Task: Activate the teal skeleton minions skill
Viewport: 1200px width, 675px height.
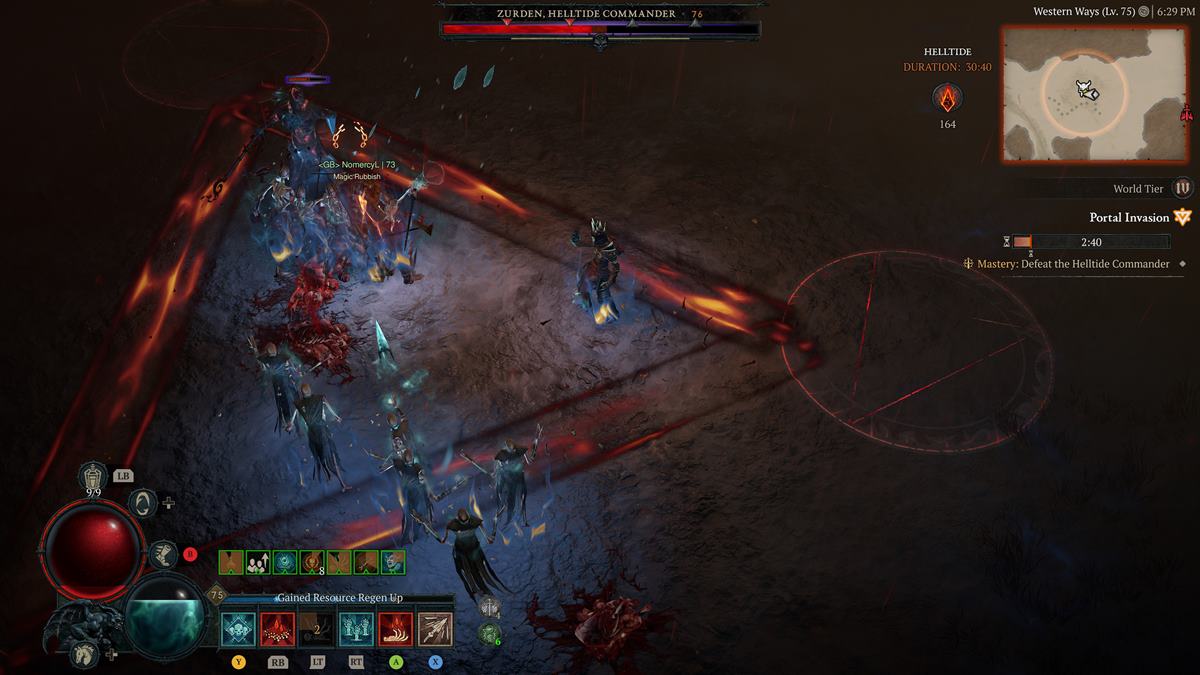Action: [x=356, y=629]
